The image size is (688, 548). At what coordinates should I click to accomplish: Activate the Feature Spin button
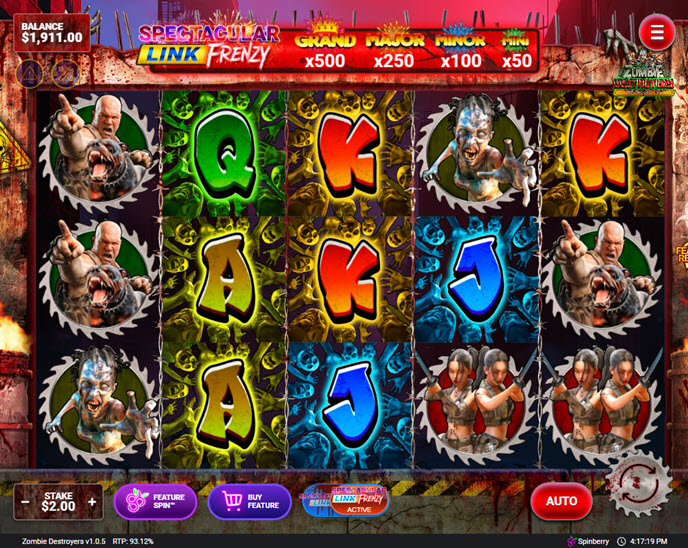[x=155, y=501]
